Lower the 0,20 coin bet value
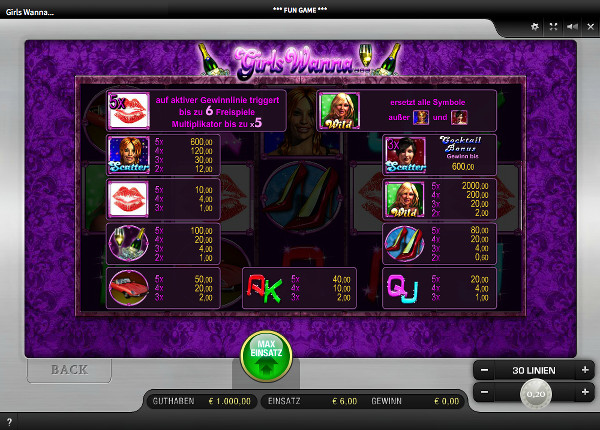This screenshot has width=600, height=430. [x=484, y=394]
